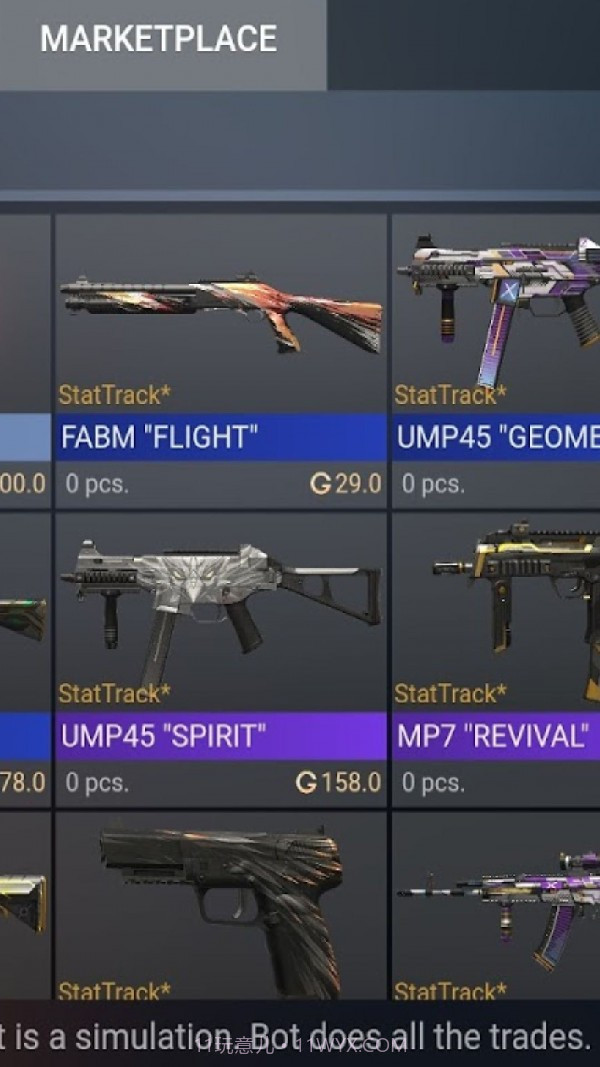Screen dimensions: 600x1067
Task: Open the purple scoped rifle listing
Action: tap(496, 905)
